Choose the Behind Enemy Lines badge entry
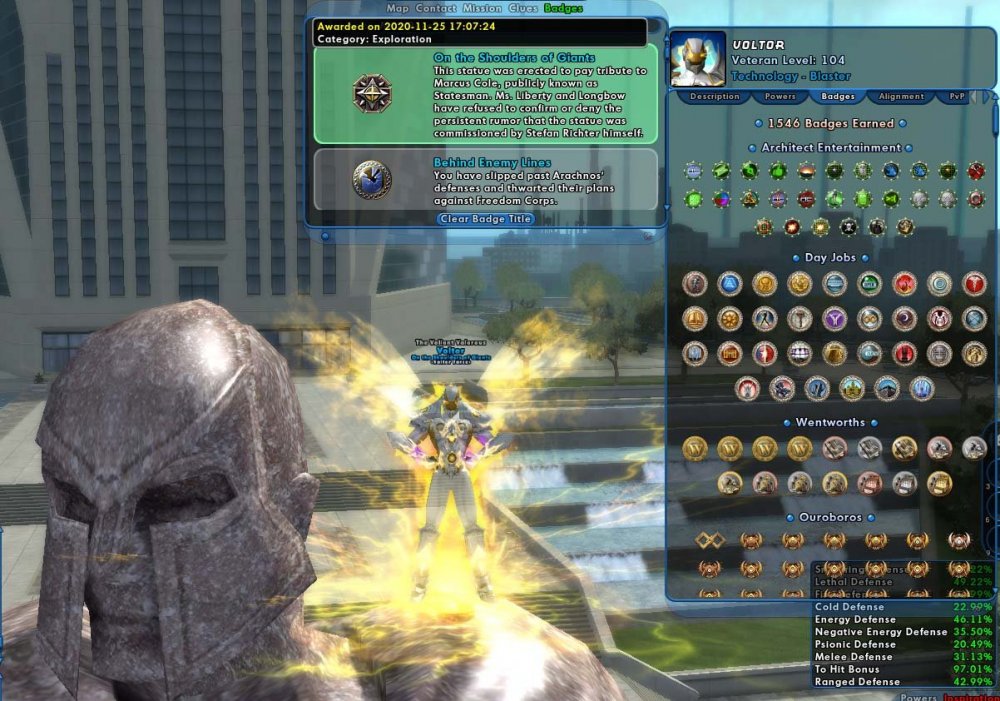This screenshot has height=701, width=1000. click(485, 180)
